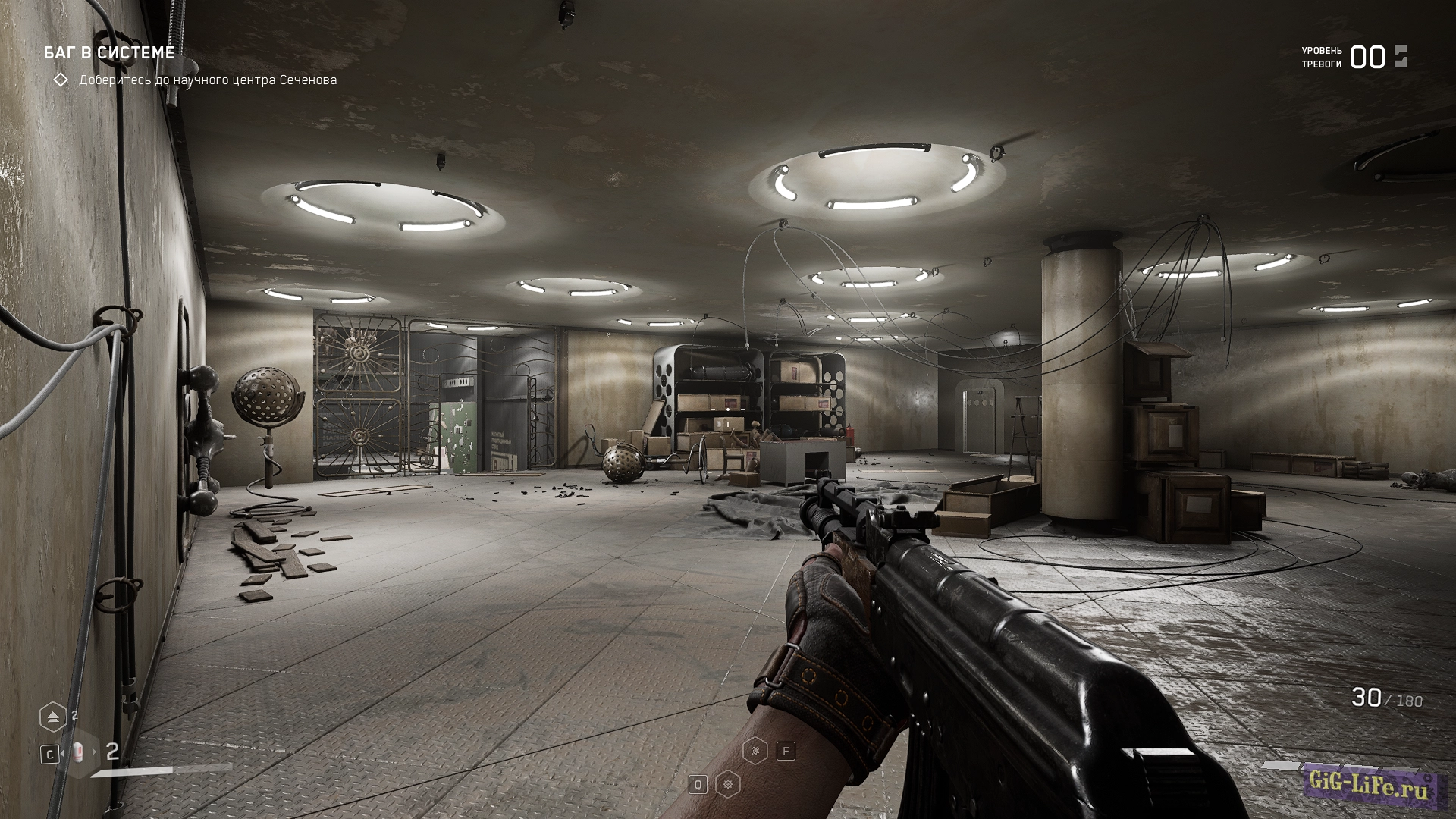Activate the upper hexagon glove ability icon
The width and height of the screenshot is (1456, 819).
pos(756,751)
